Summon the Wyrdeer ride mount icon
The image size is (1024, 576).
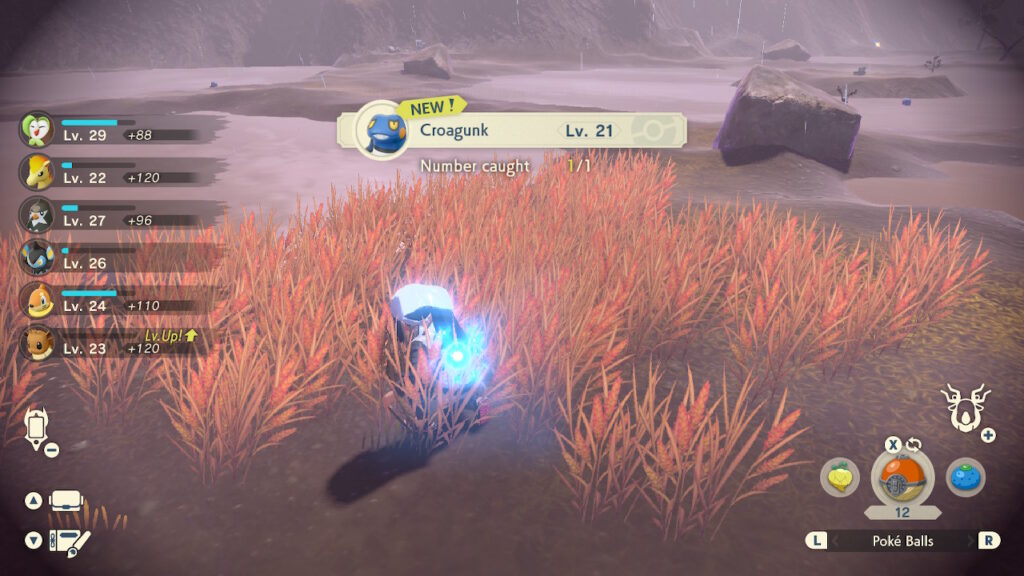[963, 406]
